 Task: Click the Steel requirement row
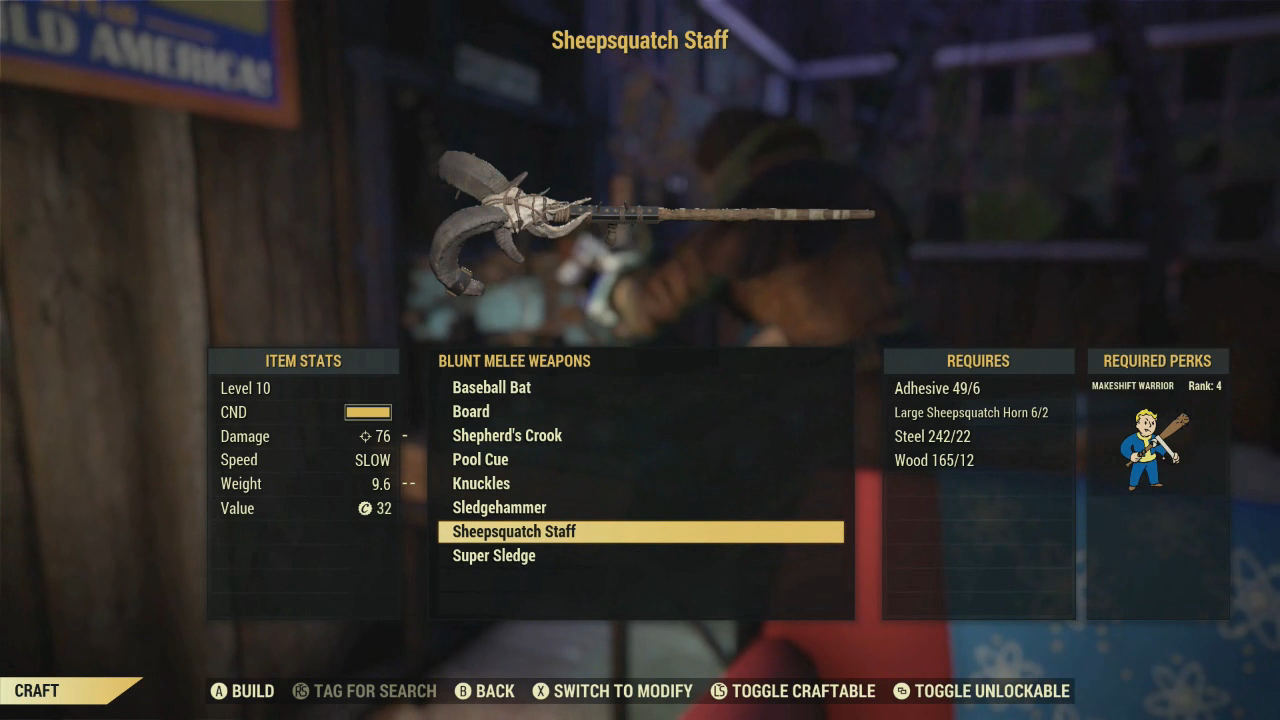[932, 437]
